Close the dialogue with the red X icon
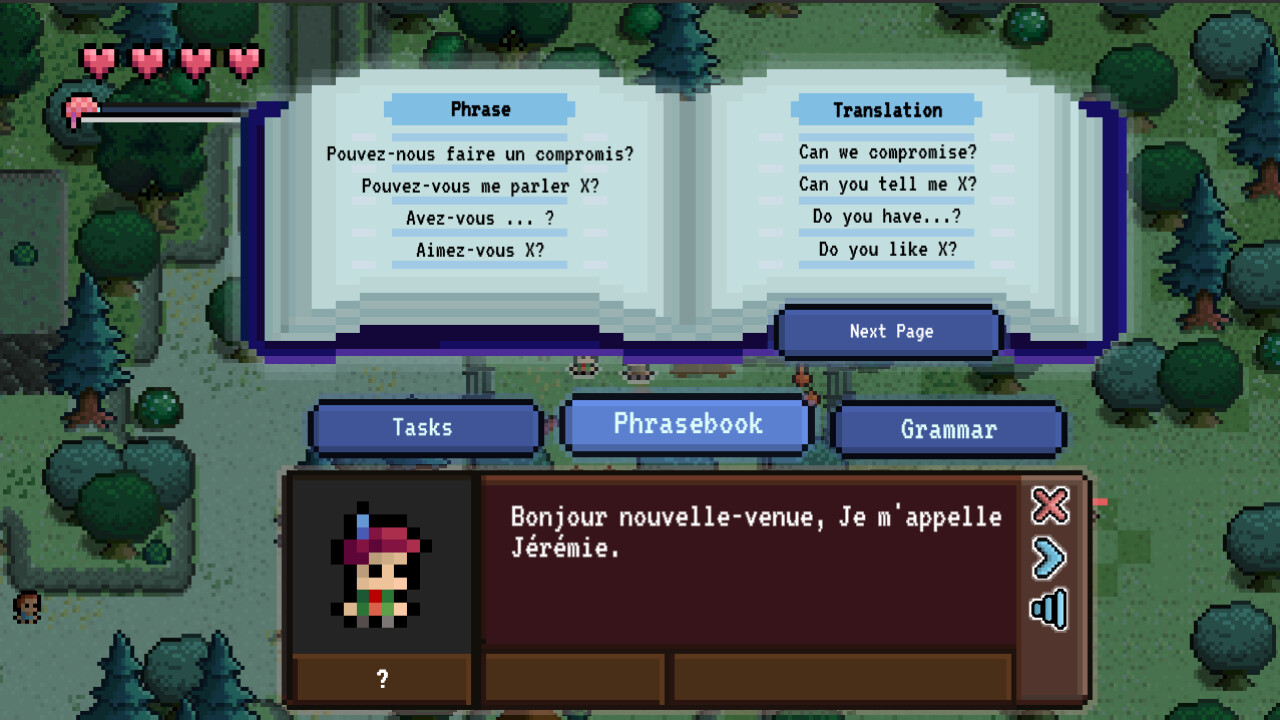The height and width of the screenshot is (720, 1280). (1049, 507)
